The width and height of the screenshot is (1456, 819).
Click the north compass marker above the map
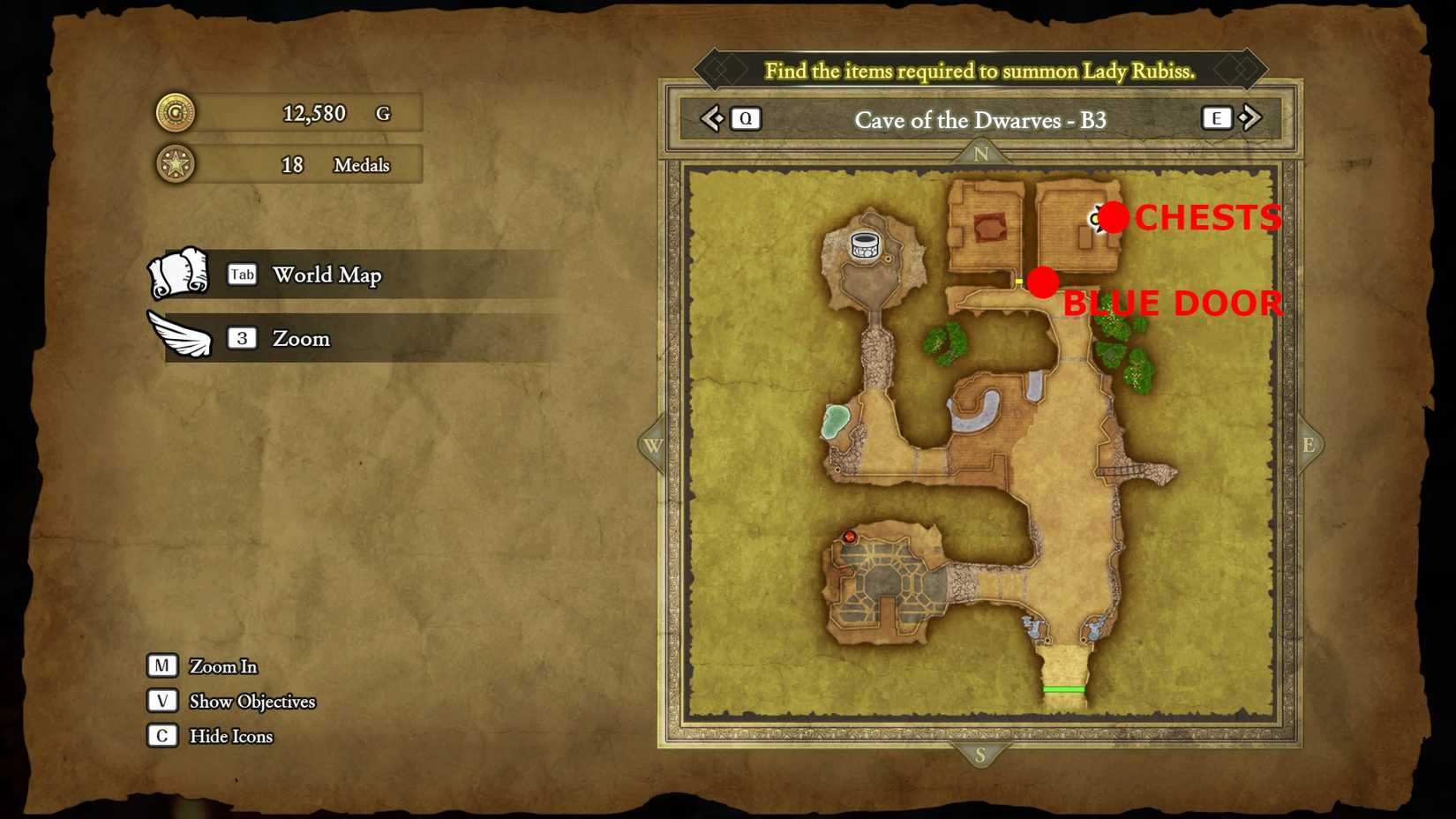(981, 152)
